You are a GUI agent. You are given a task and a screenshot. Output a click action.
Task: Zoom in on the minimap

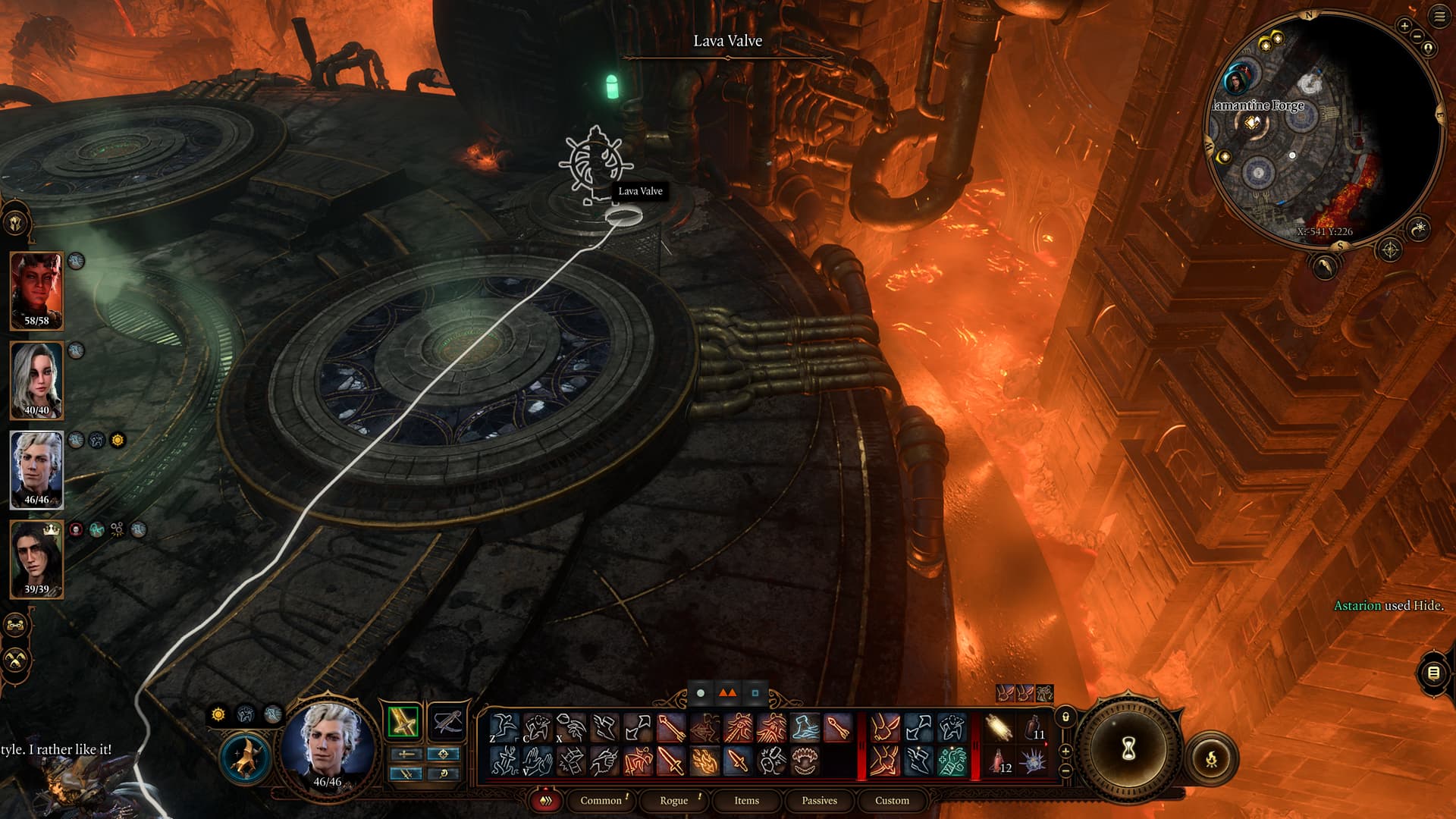click(x=1404, y=26)
